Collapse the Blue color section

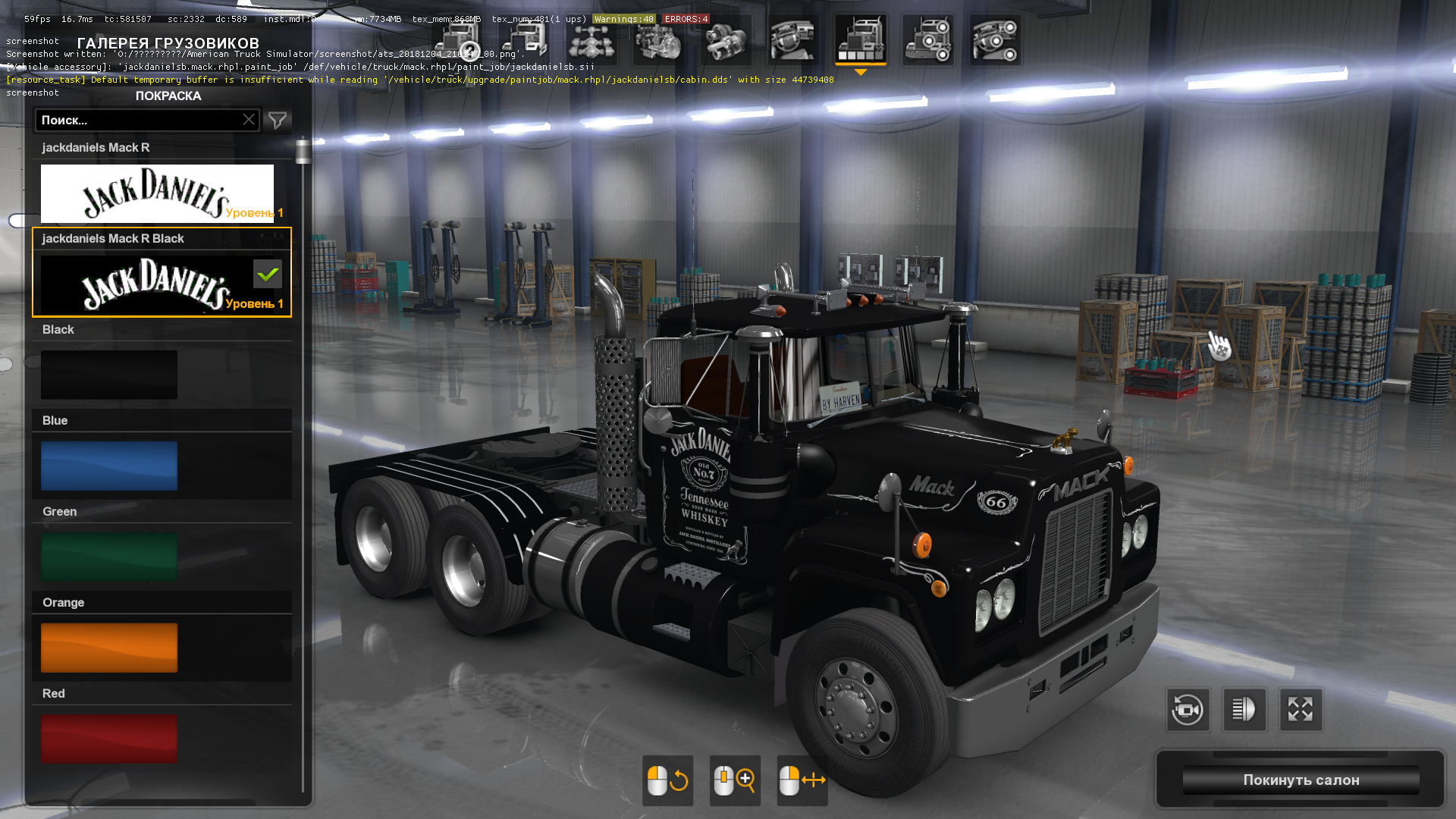[x=162, y=420]
